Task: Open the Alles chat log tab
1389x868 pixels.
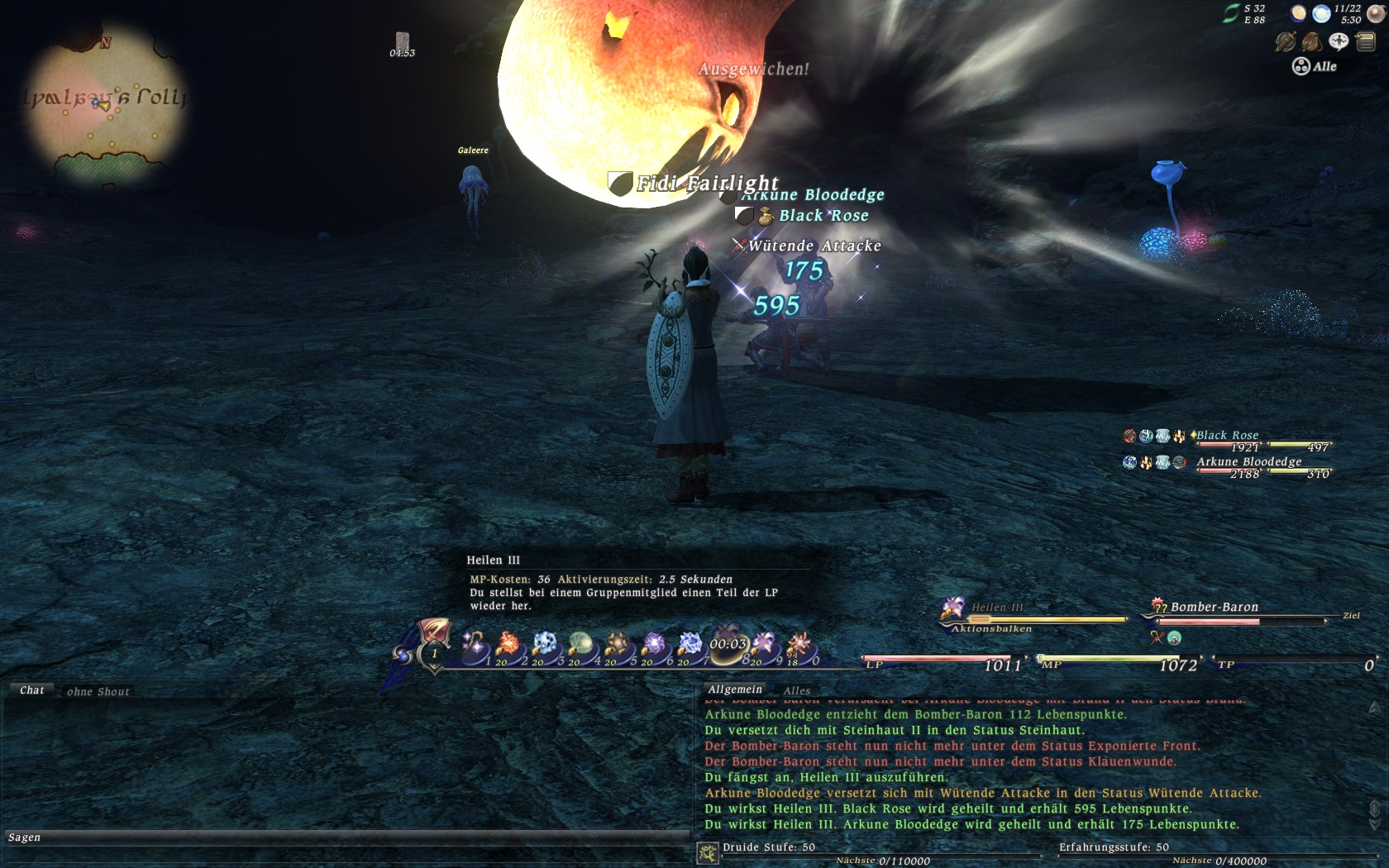Action: 797,690
